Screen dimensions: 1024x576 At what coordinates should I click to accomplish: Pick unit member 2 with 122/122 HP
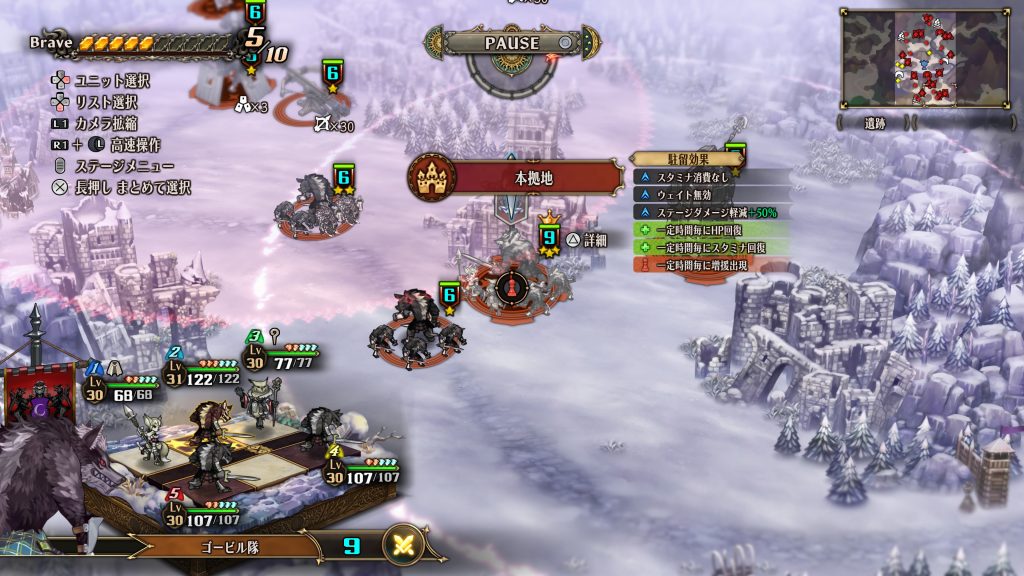(x=202, y=369)
